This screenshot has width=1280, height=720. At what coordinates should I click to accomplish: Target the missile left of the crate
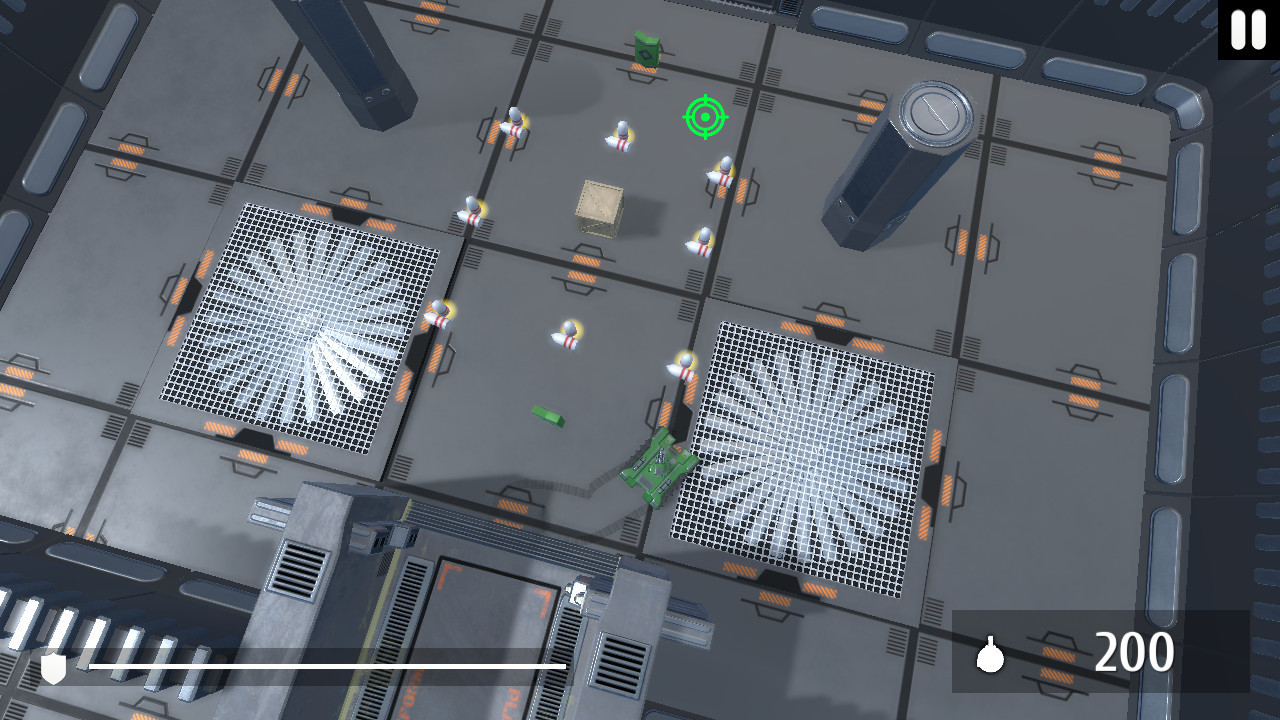click(x=470, y=210)
